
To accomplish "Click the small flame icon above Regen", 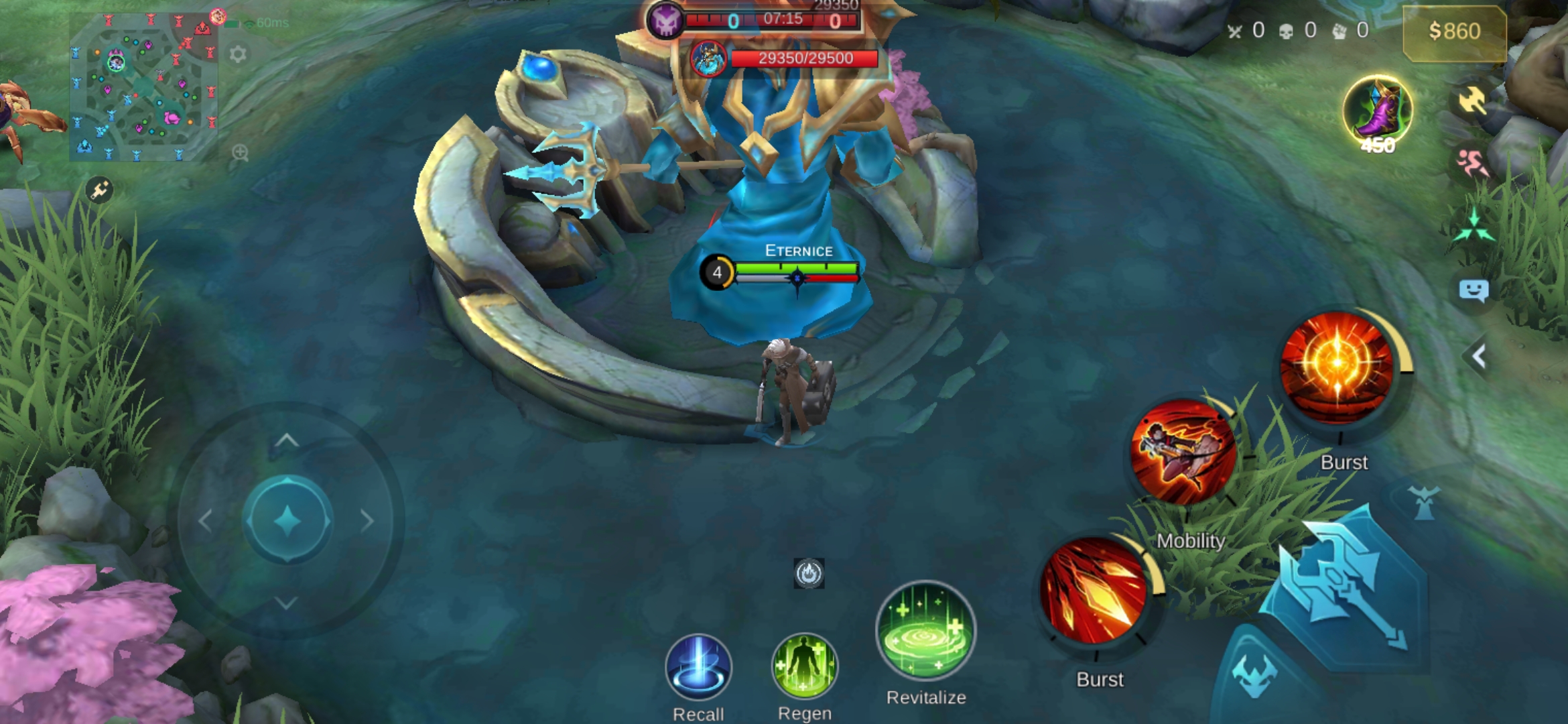I will coord(809,574).
